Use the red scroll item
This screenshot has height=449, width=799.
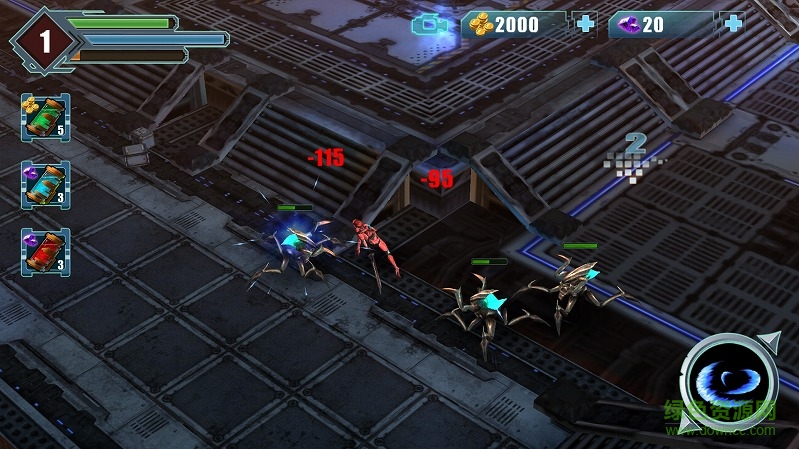45,252
